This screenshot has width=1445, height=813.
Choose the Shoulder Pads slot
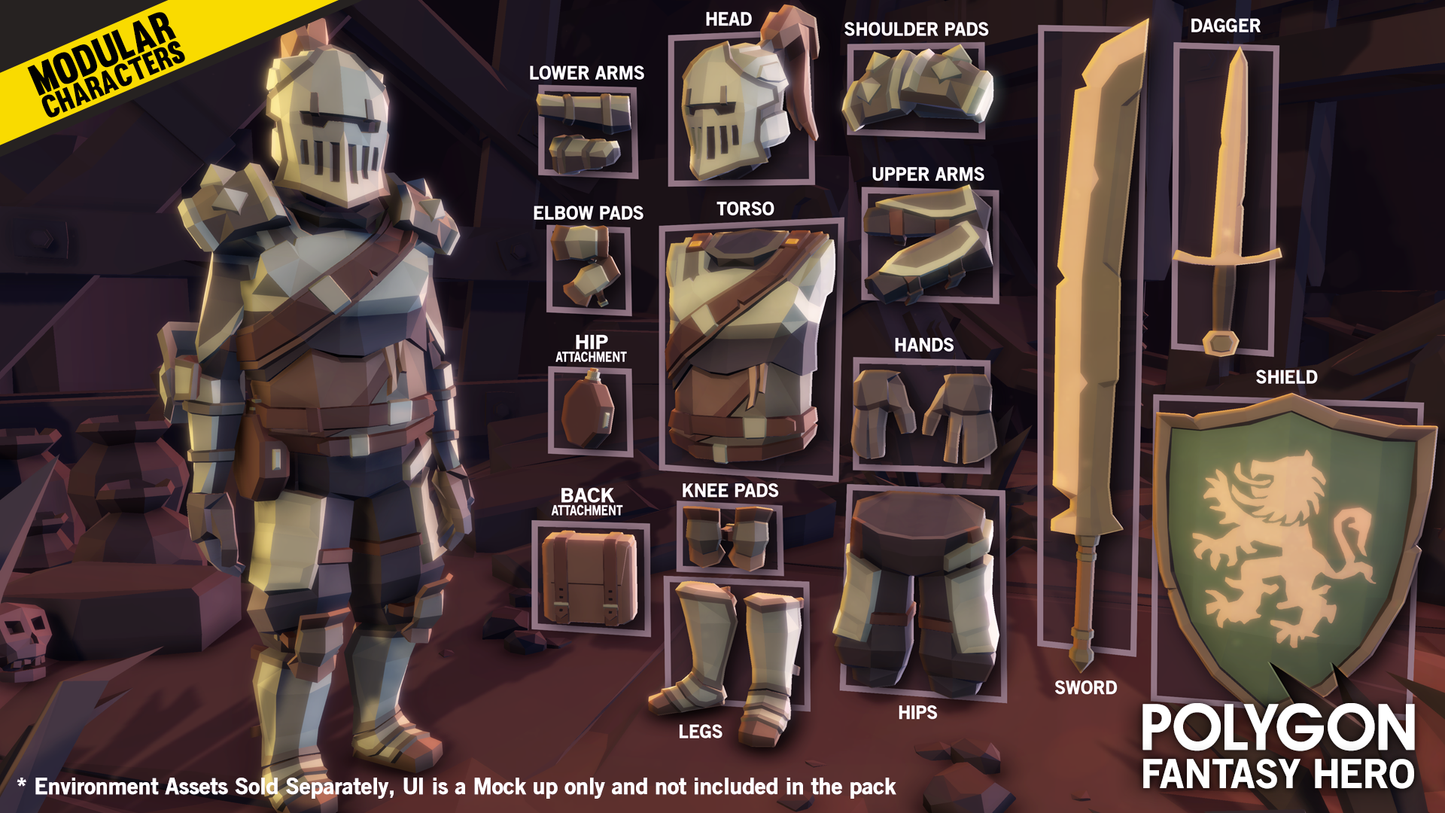[x=916, y=91]
